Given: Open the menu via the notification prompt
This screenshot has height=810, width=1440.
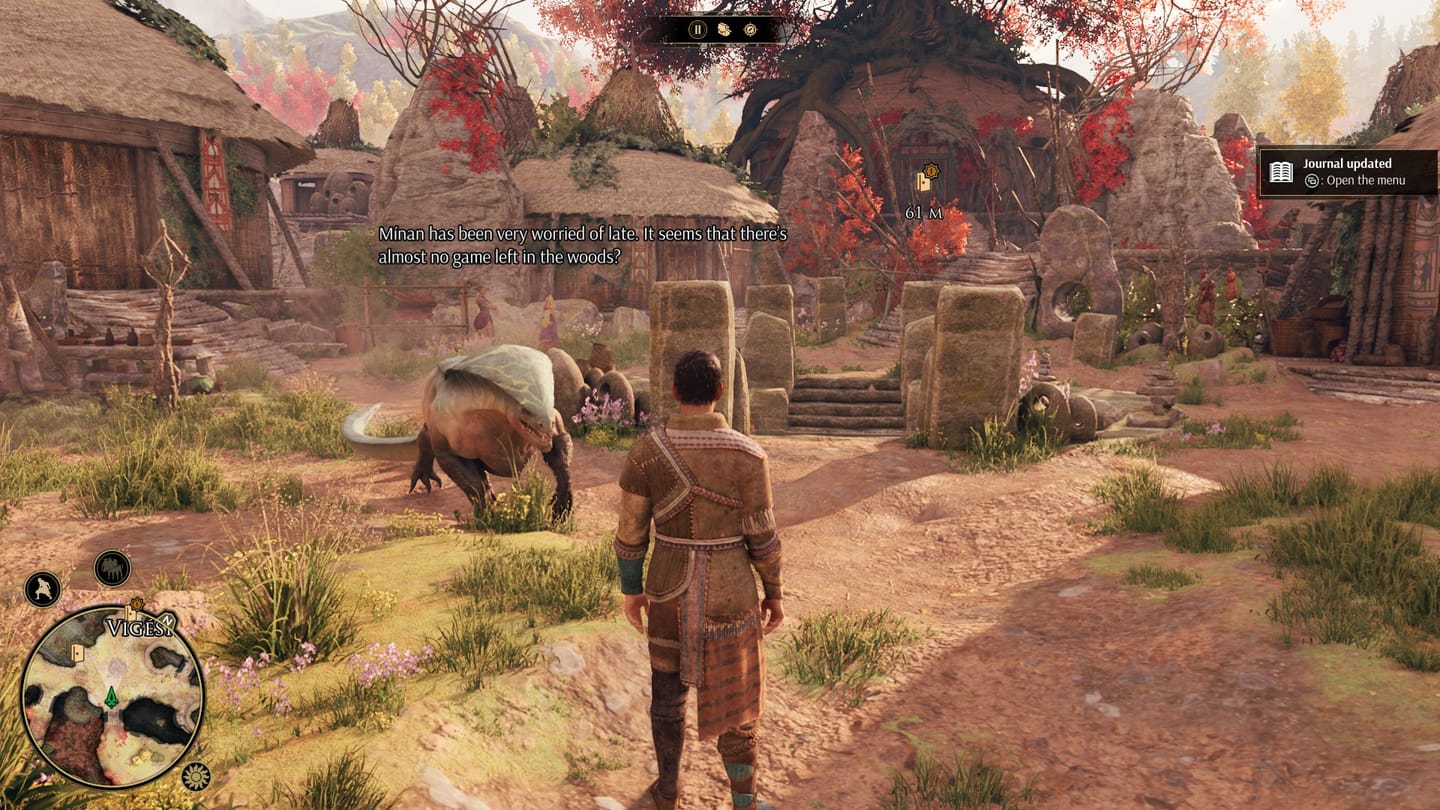Looking at the screenshot, I should [1355, 181].
